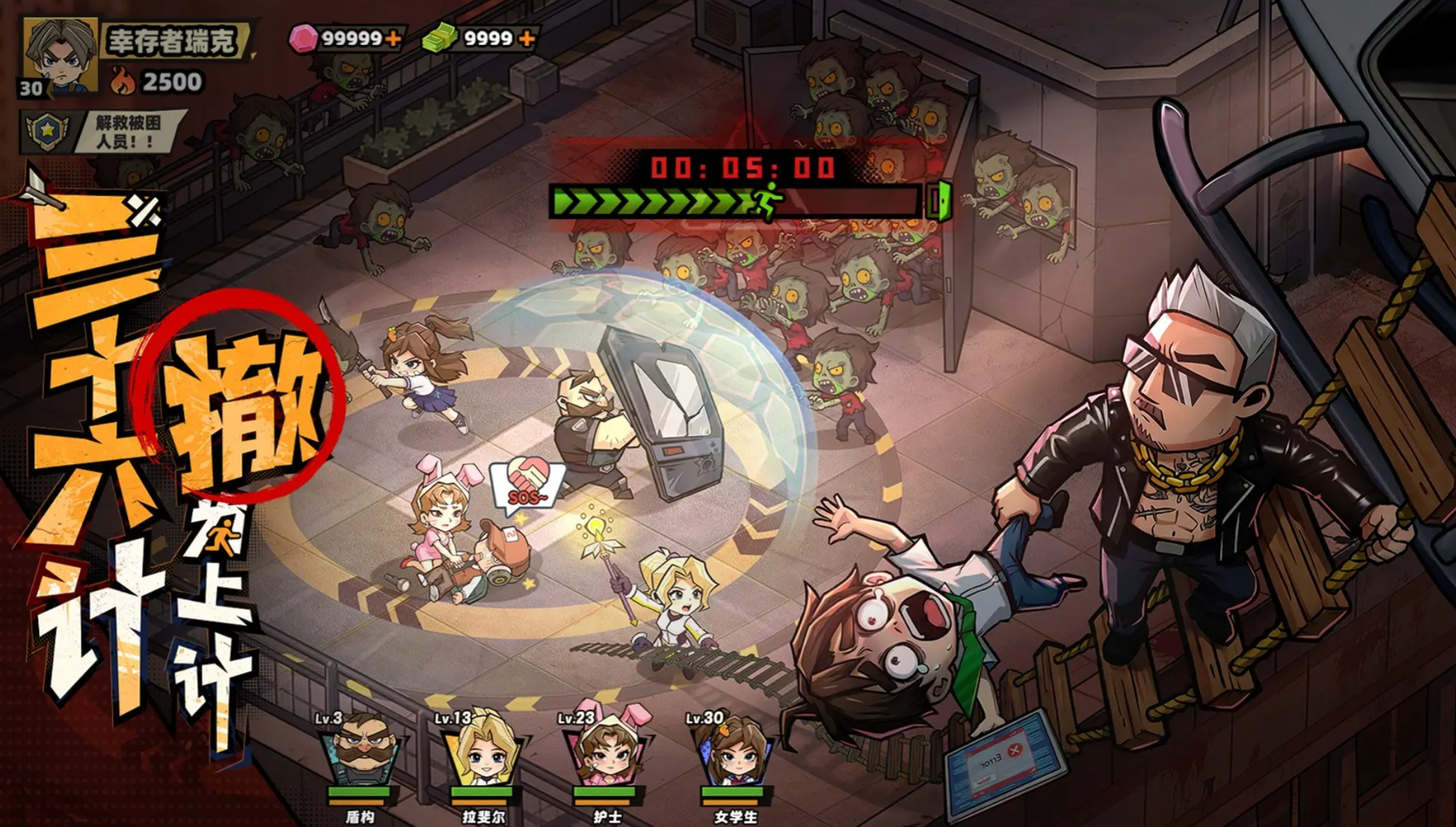Add more pink gems with plus button

[x=393, y=38]
